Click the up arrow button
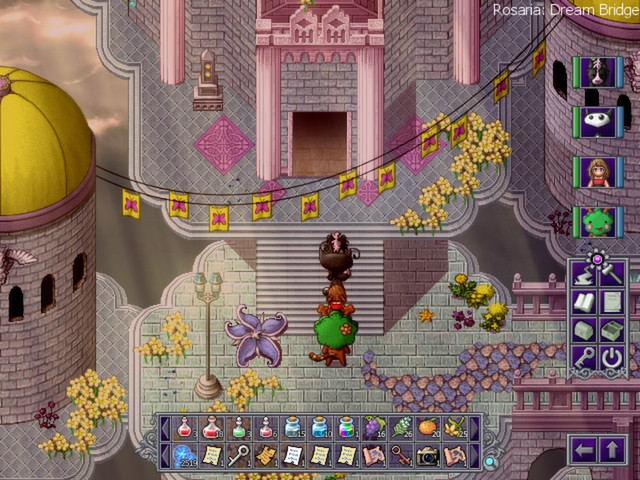 pos(611,451)
